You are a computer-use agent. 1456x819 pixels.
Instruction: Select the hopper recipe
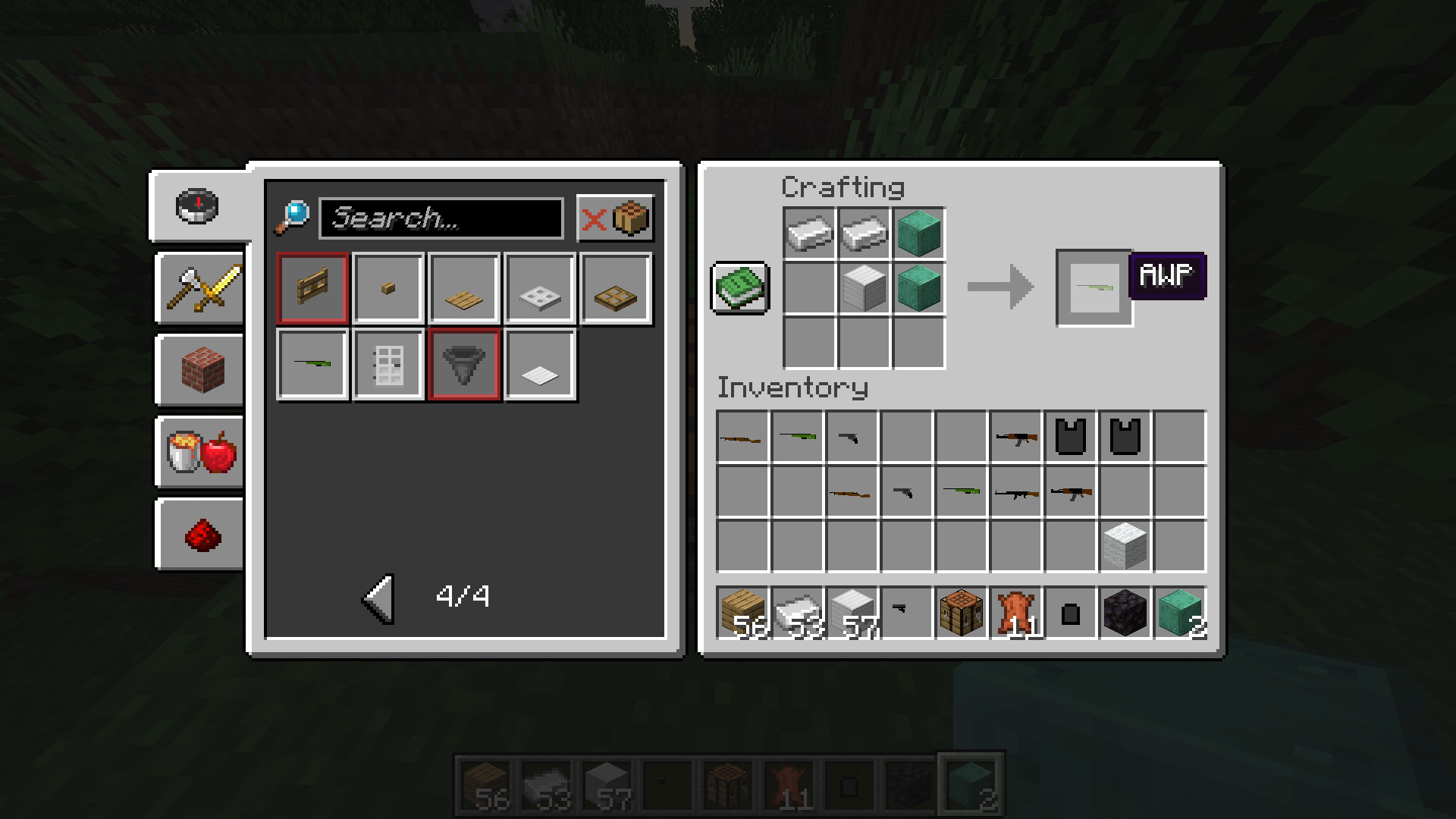[464, 363]
